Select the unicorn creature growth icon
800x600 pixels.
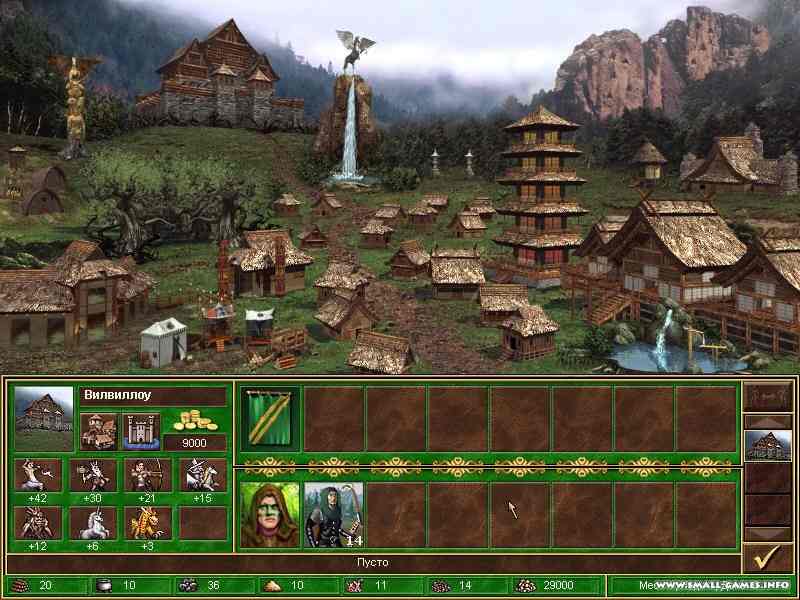(x=92, y=521)
